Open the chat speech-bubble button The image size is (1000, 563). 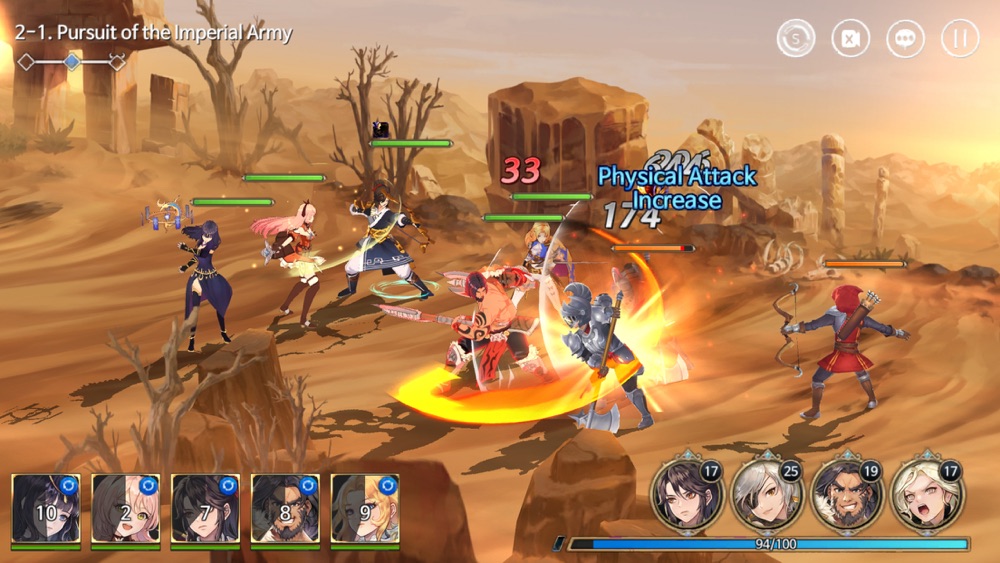(905, 38)
